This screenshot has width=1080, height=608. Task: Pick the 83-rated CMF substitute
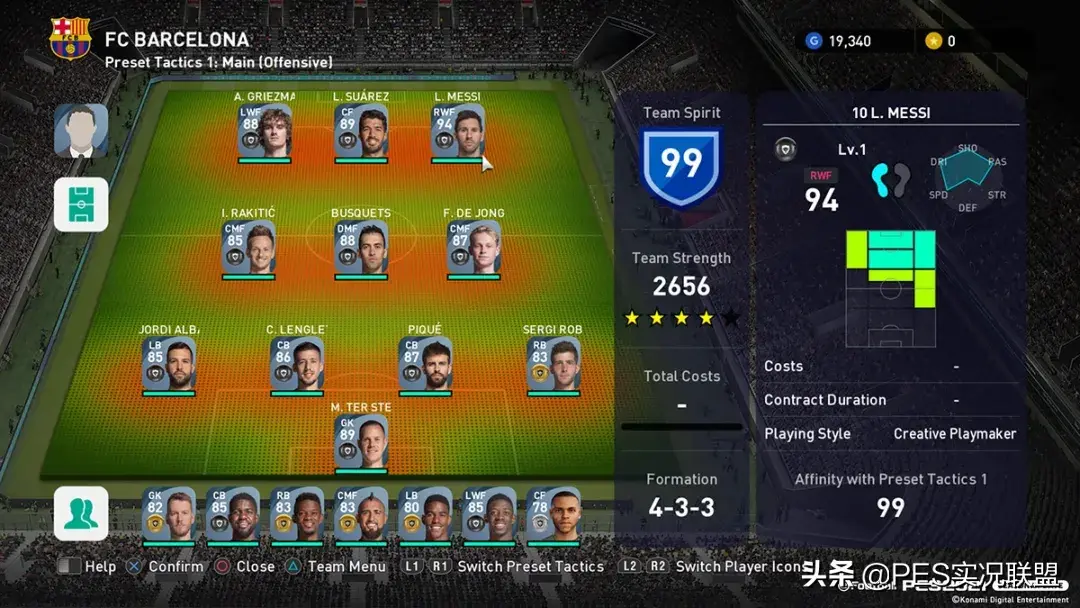point(361,514)
